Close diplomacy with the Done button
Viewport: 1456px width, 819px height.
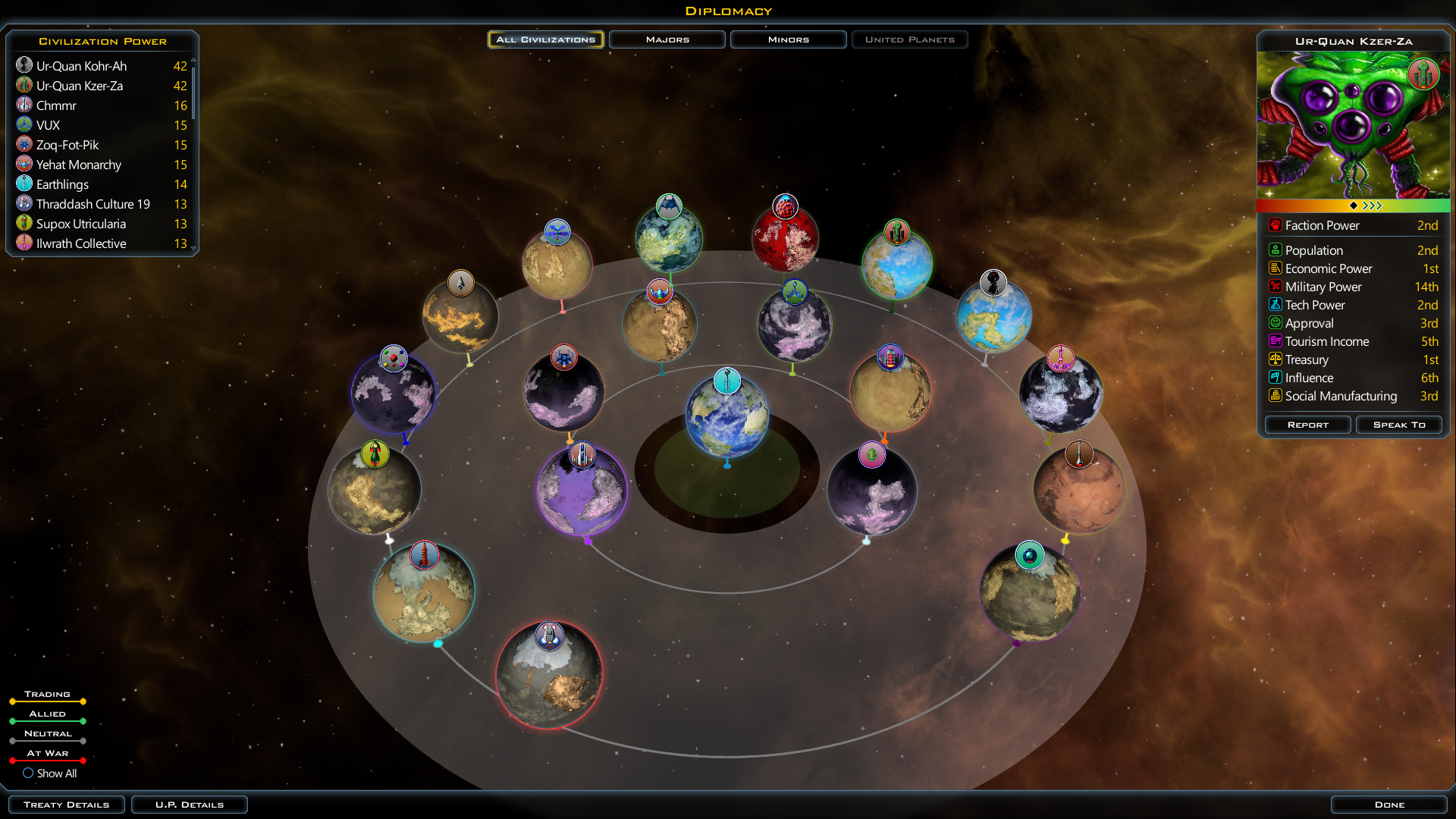tap(1389, 805)
